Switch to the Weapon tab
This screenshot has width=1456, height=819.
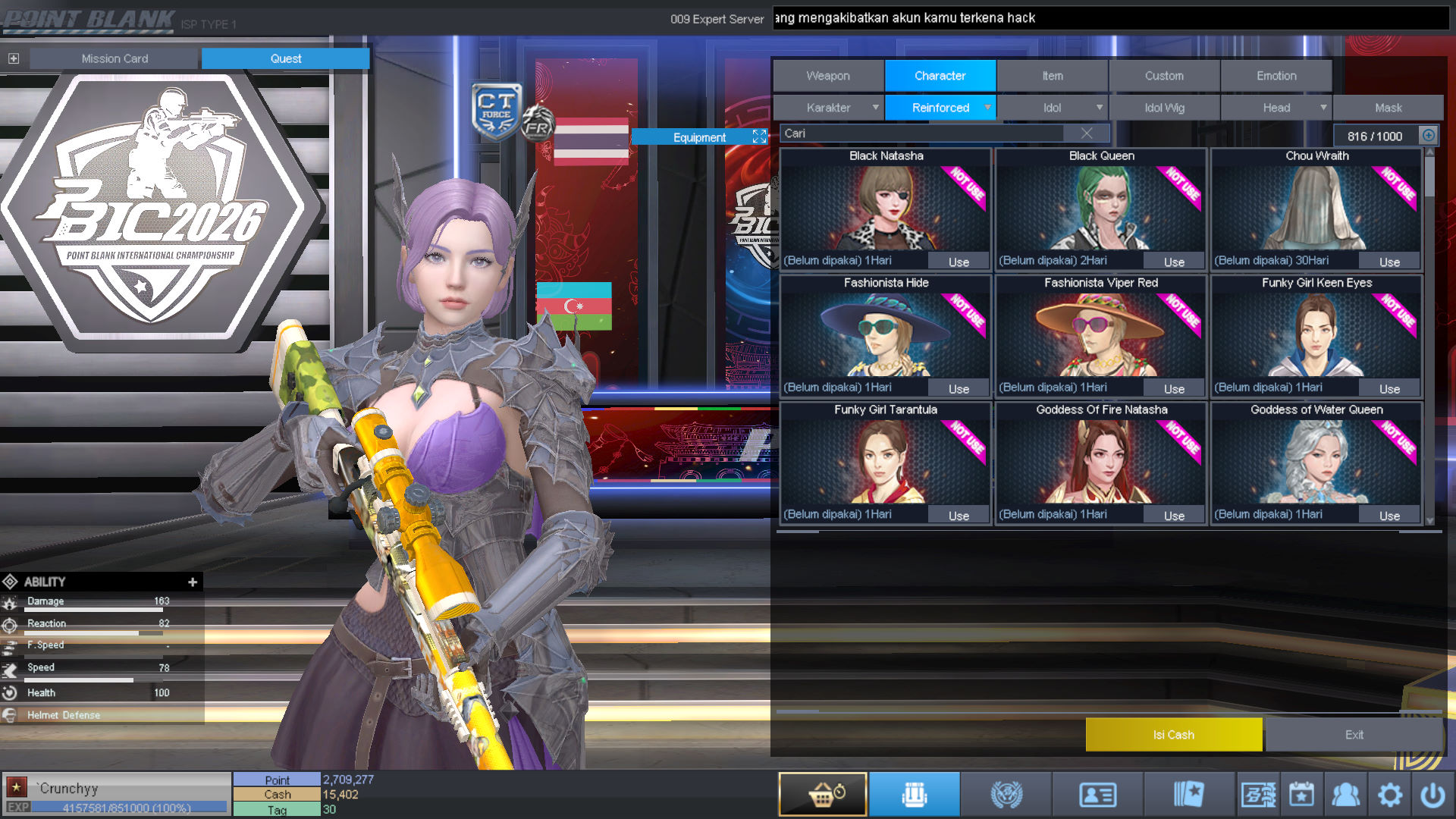point(828,76)
